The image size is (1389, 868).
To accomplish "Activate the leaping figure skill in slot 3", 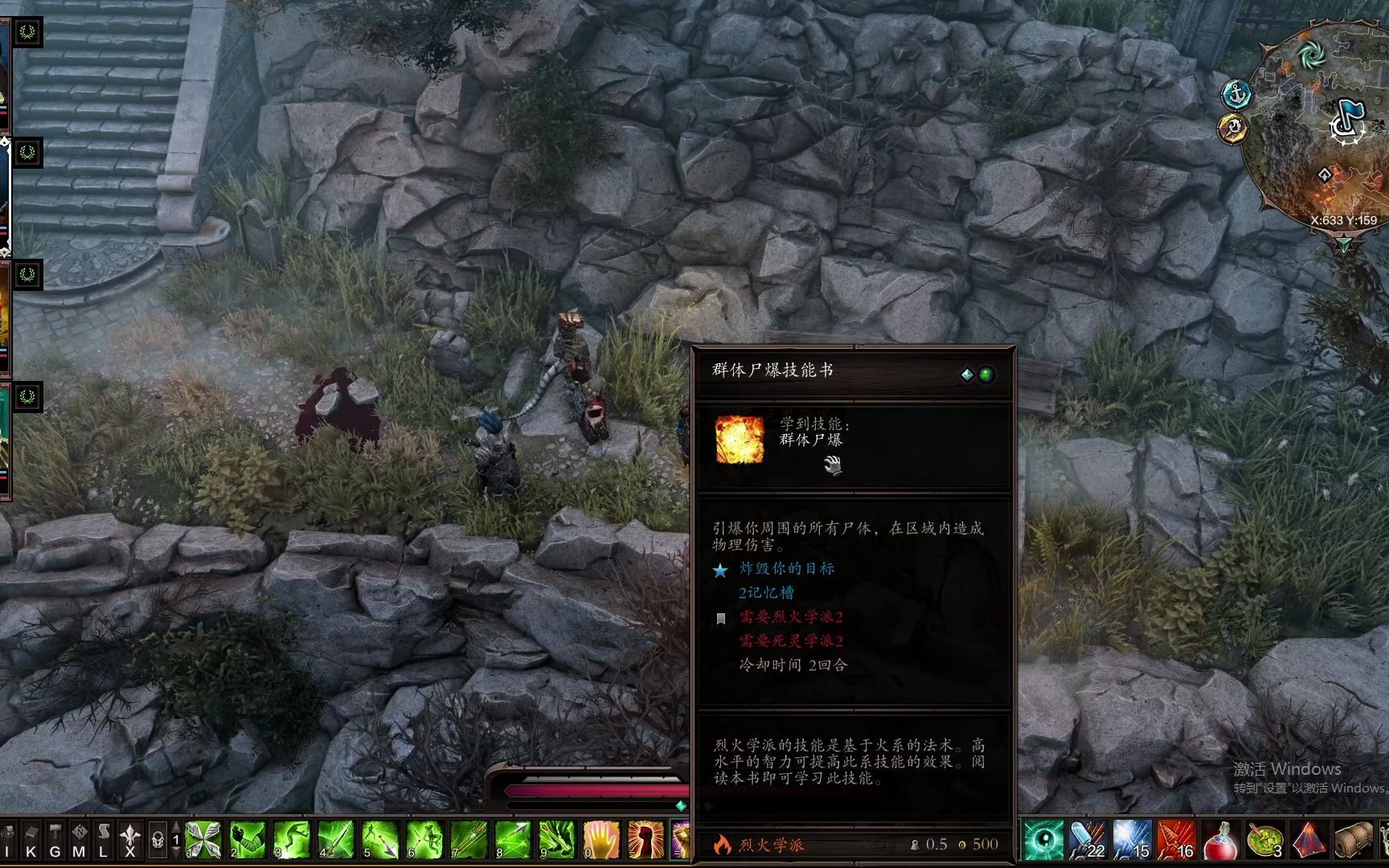I will pyautogui.click(x=292, y=840).
